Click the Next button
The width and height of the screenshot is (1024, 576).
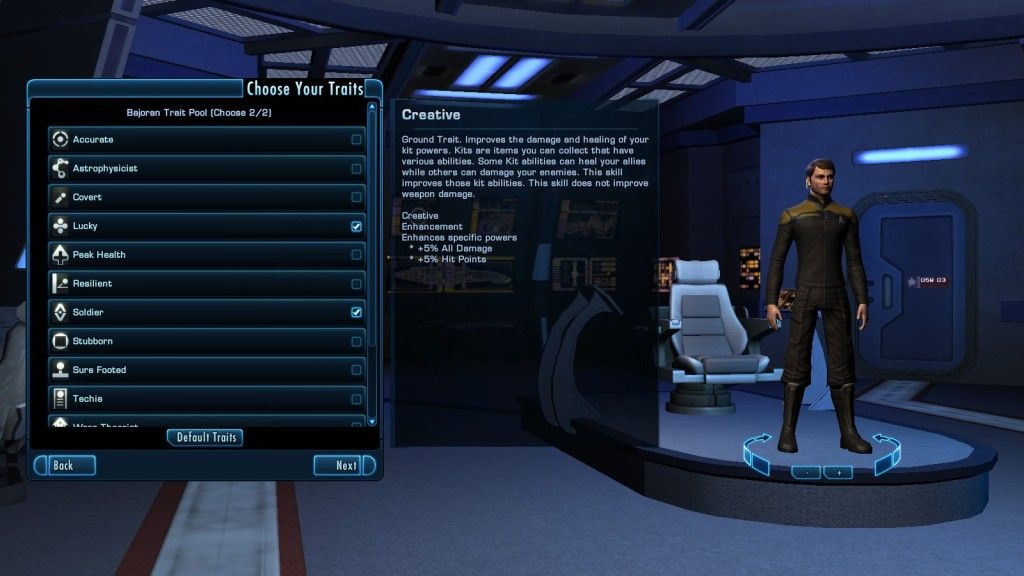344,465
